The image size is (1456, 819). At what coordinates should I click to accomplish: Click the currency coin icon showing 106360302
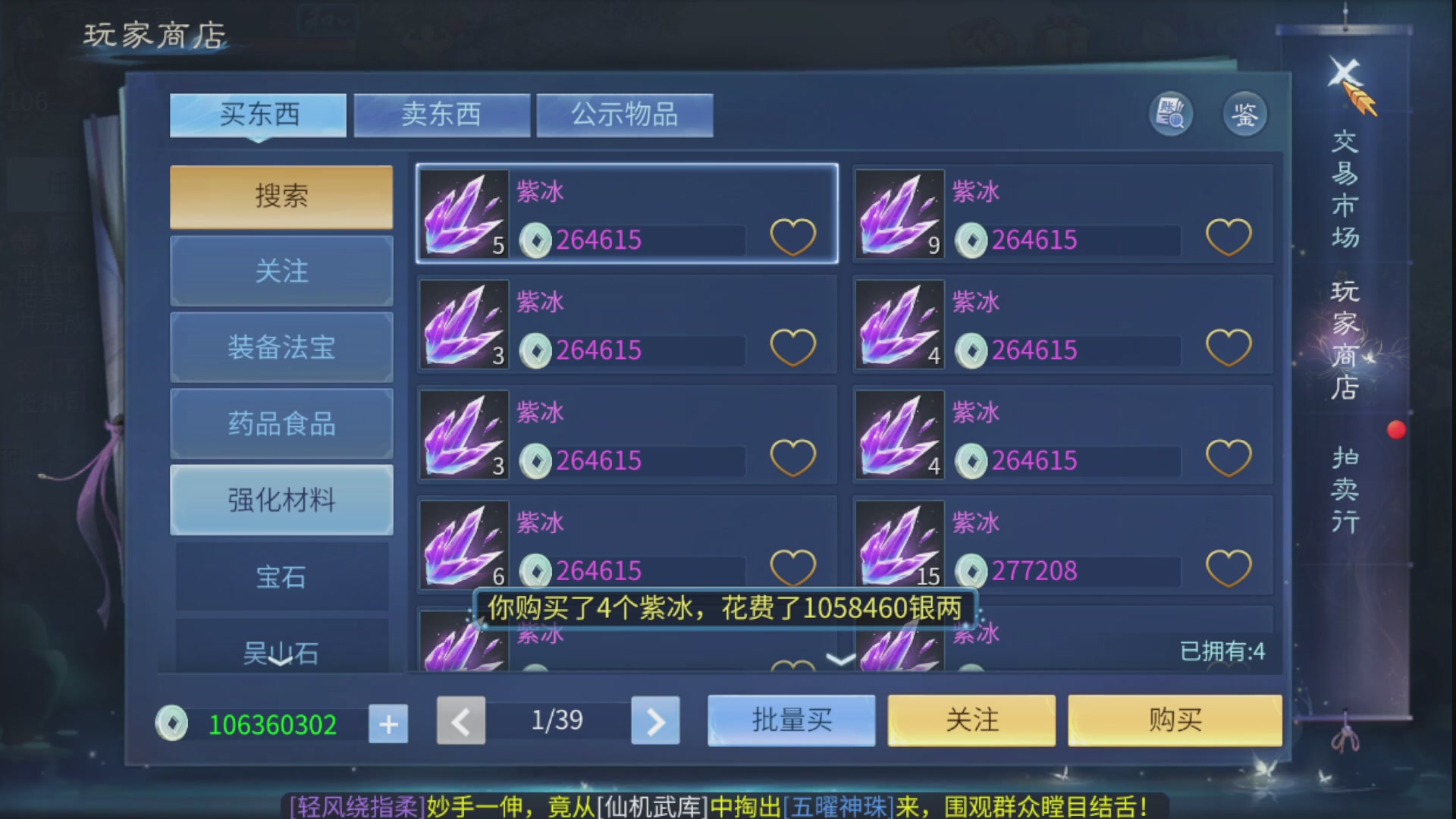tap(173, 723)
